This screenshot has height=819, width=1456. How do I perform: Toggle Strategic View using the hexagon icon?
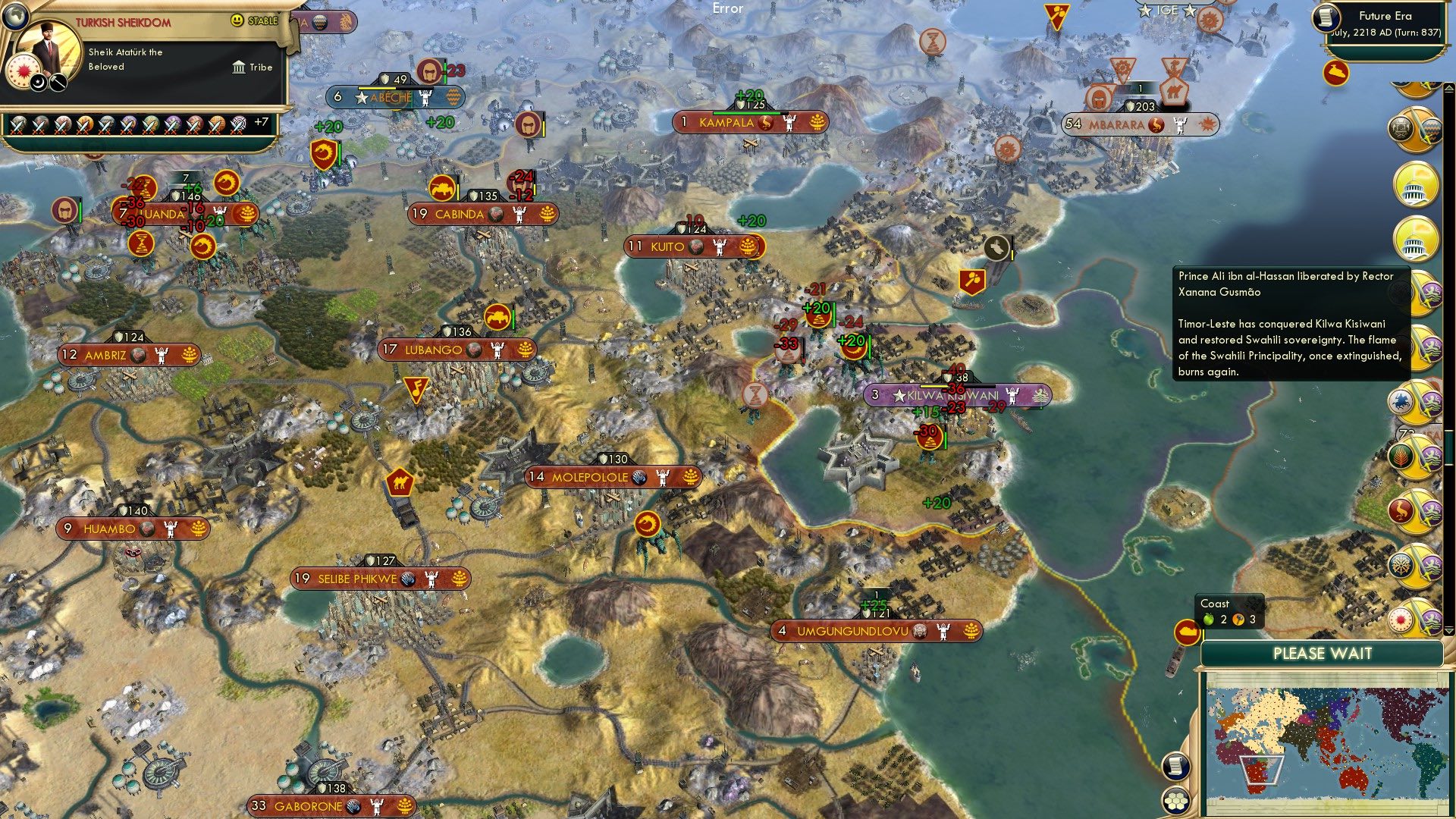(x=1175, y=801)
